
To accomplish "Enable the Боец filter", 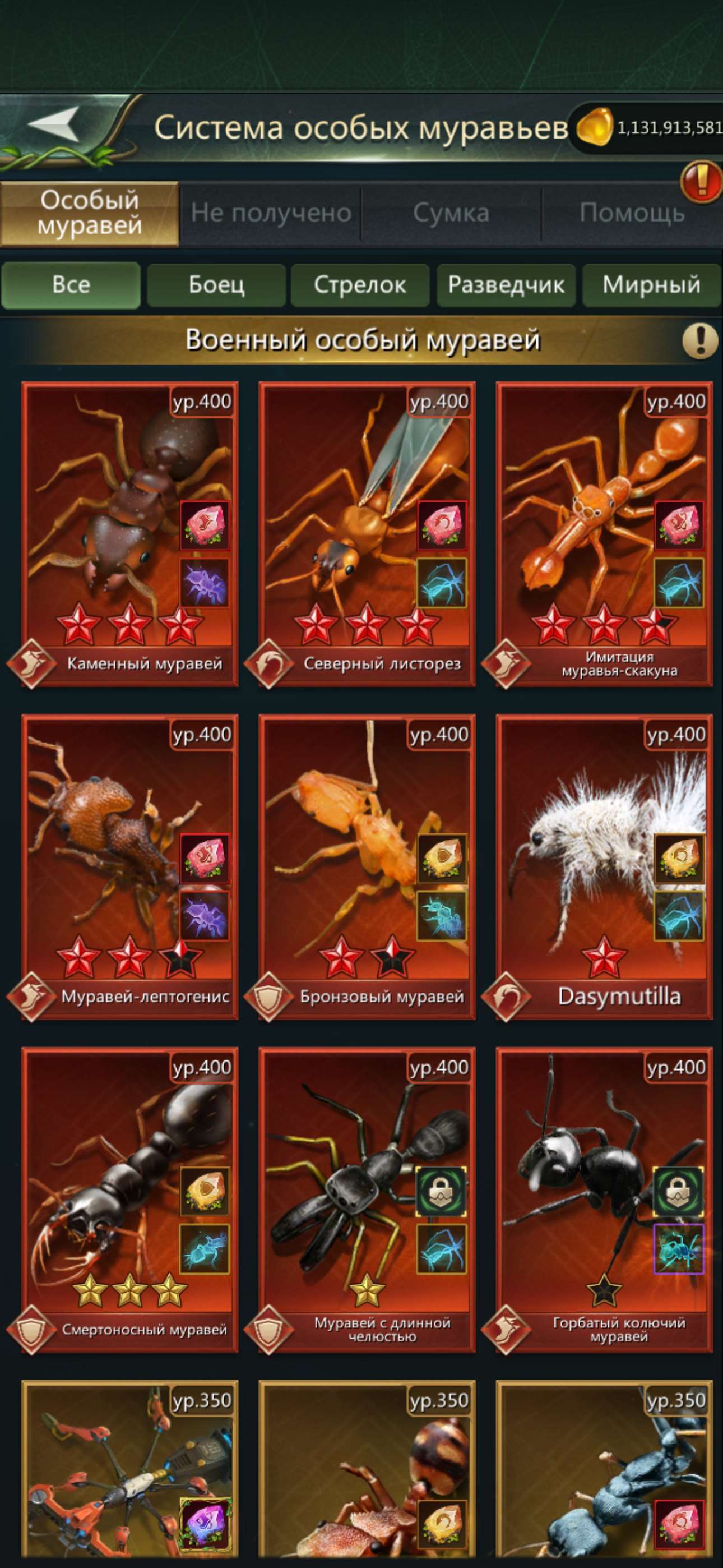I will (217, 285).
